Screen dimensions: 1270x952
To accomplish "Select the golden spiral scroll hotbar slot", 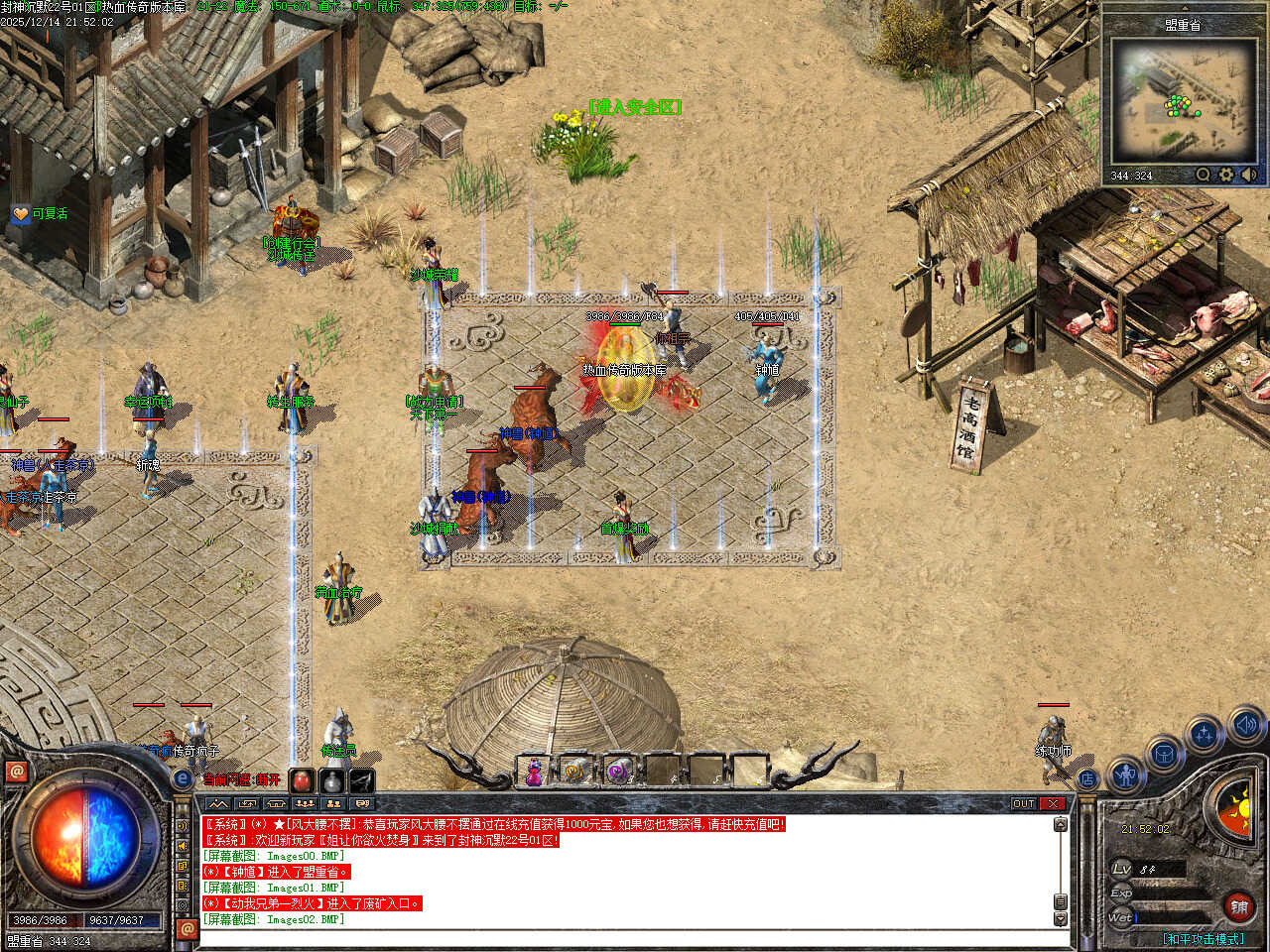I will (575, 771).
